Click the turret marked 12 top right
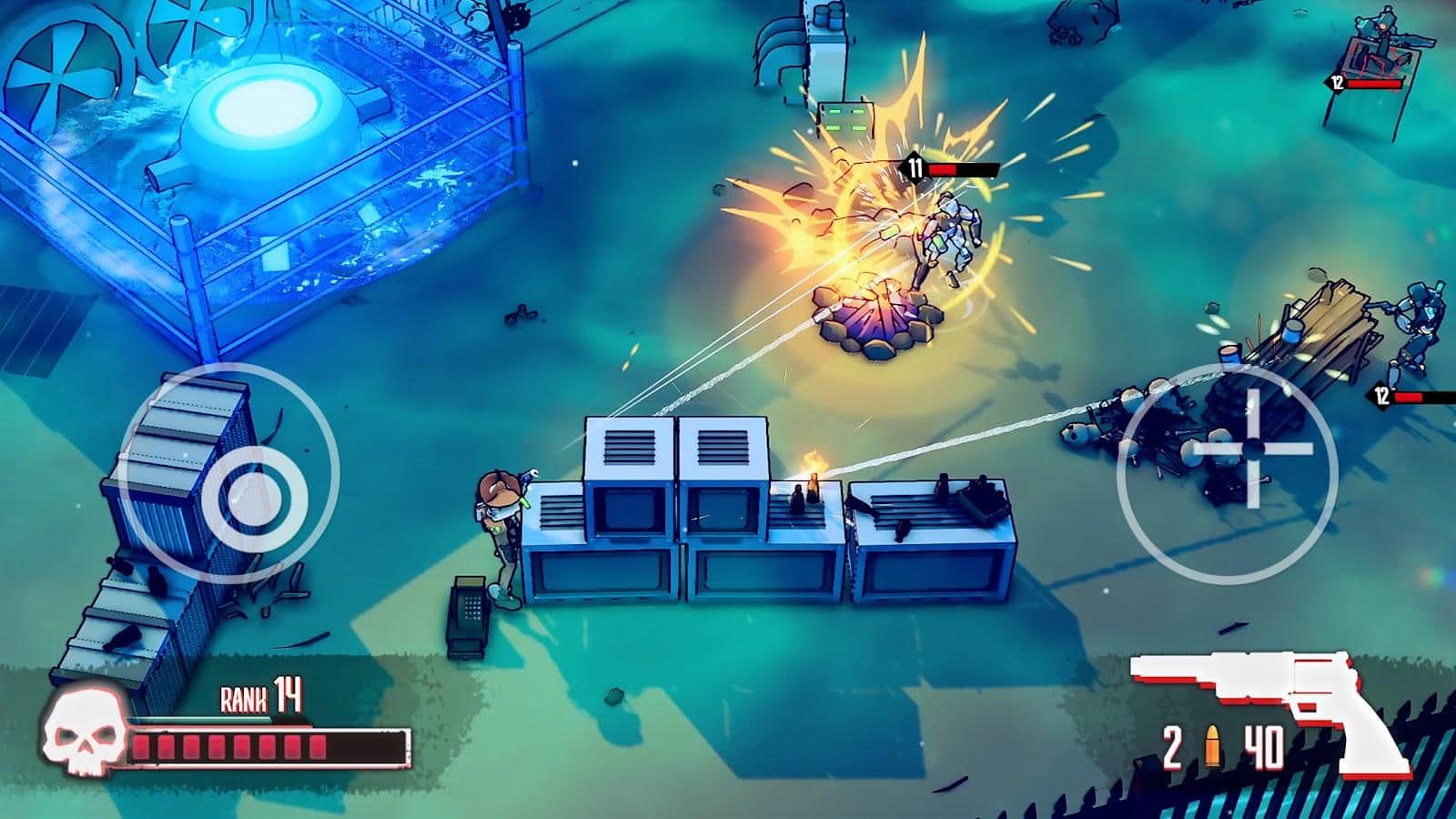The width and height of the screenshot is (1456, 819). [1383, 41]
